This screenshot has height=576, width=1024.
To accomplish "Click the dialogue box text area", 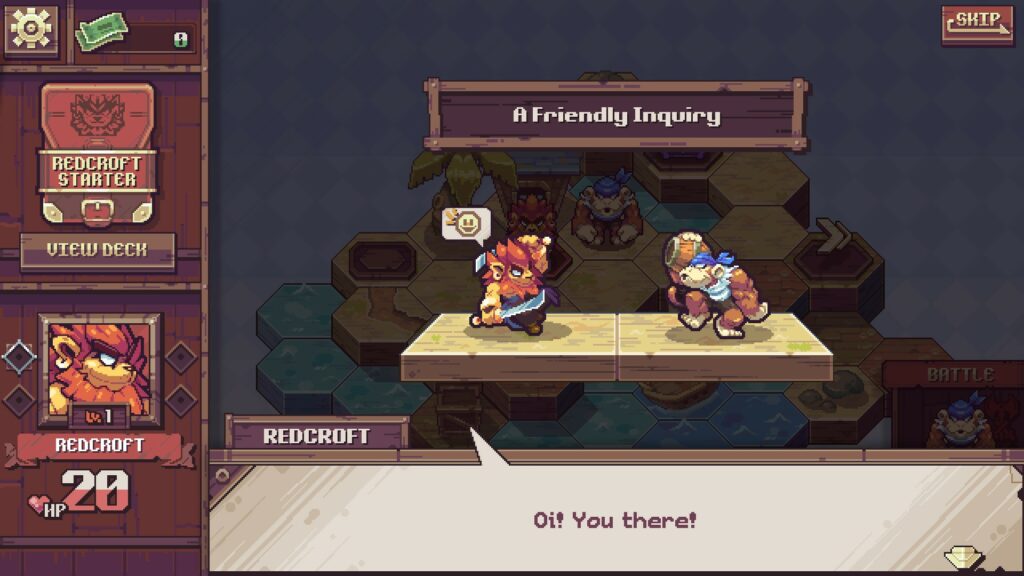I will tap(613, 520).
